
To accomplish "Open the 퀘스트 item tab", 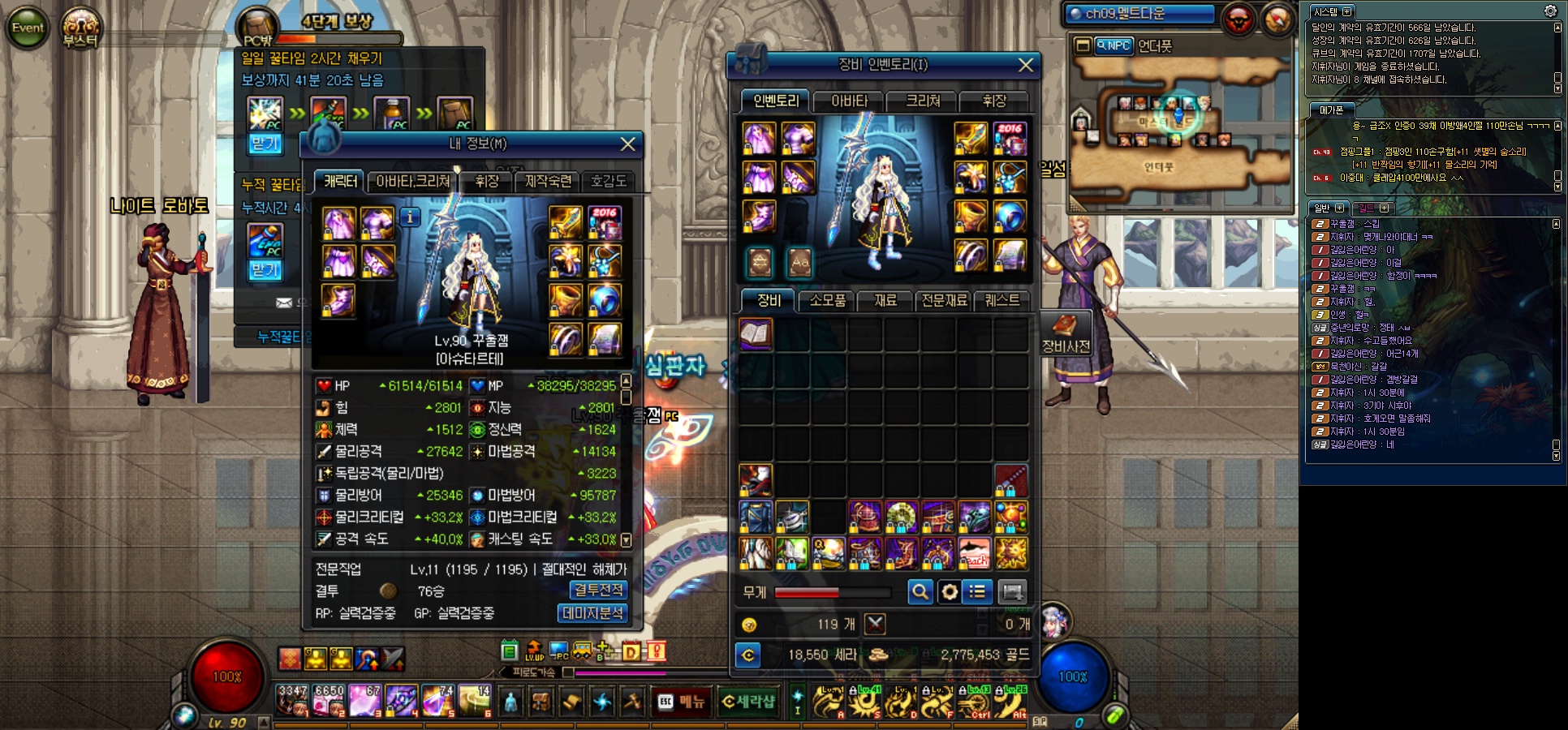I will click(1002, 300).
